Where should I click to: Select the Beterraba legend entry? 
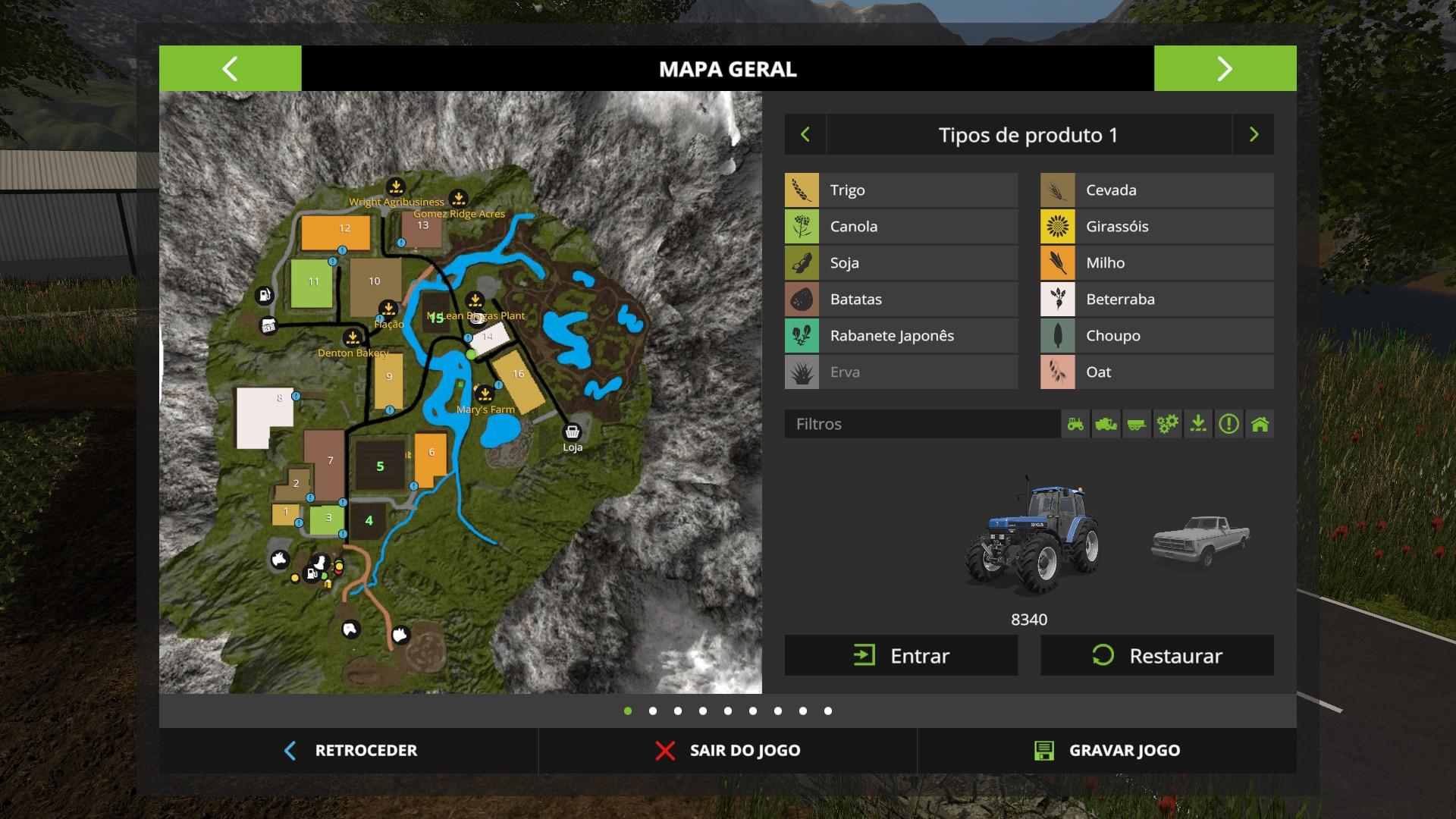tap(1156, 300)
